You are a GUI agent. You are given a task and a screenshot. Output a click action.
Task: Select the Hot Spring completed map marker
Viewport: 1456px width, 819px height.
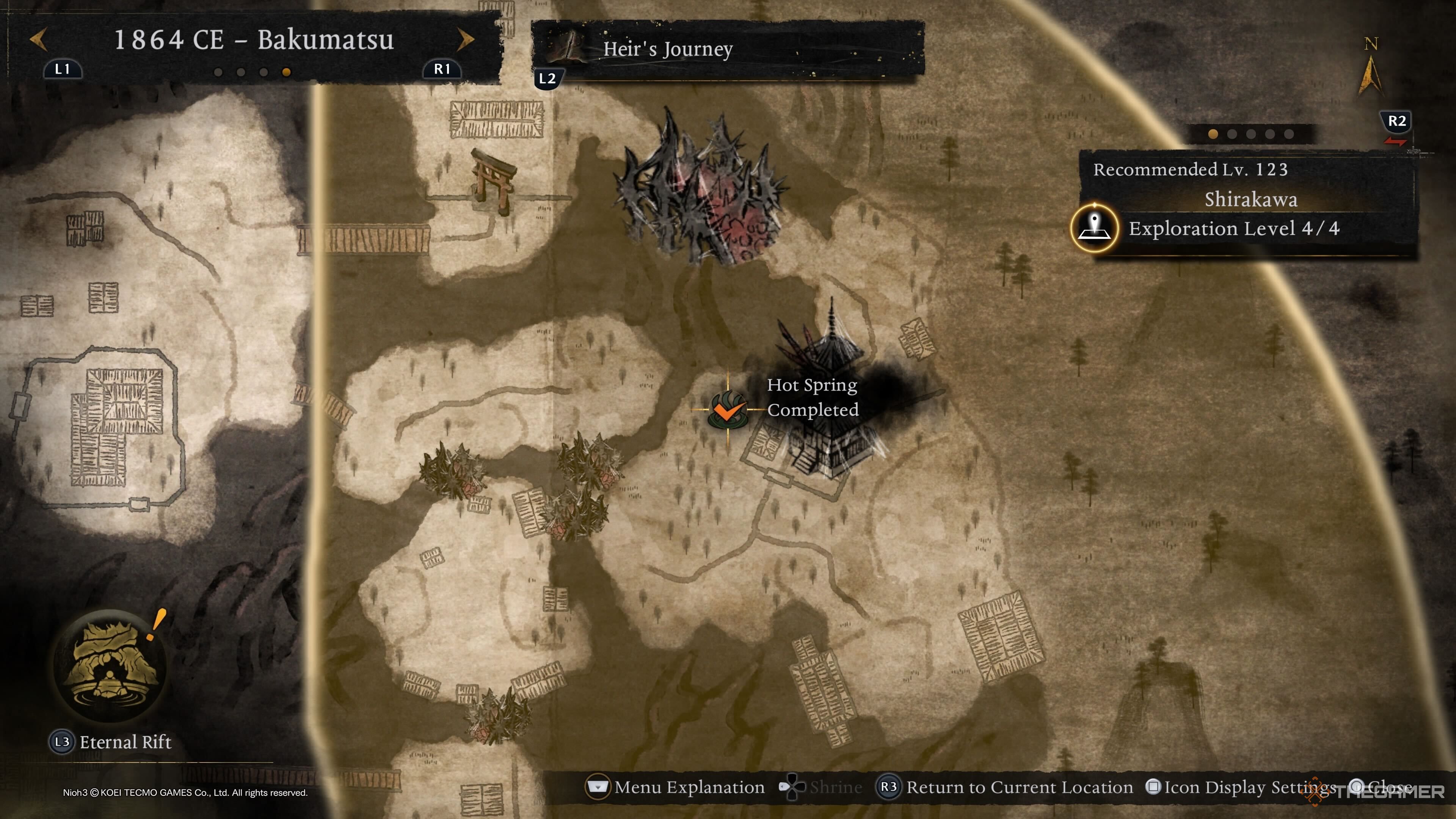728,409
